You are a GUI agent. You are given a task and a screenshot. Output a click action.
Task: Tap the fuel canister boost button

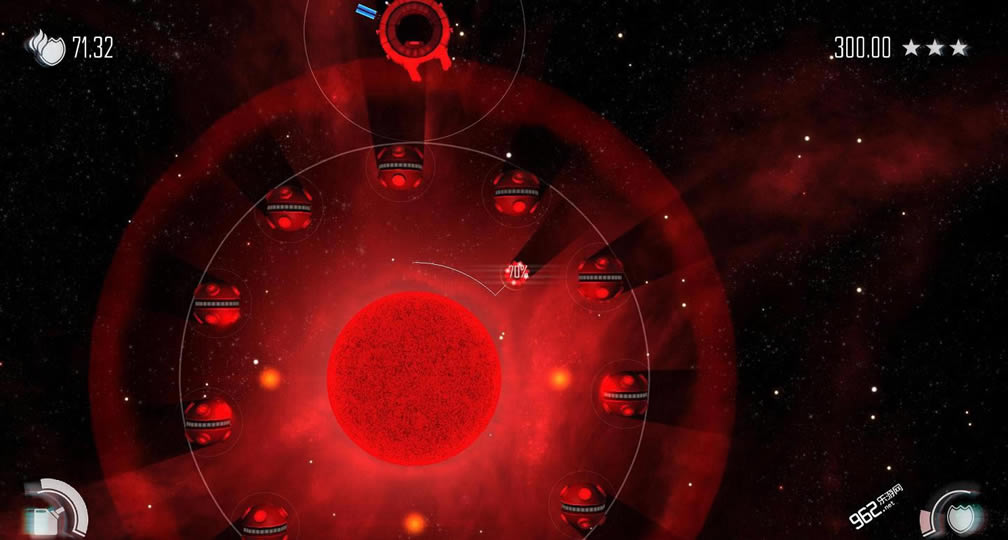(x=44, y=518)
